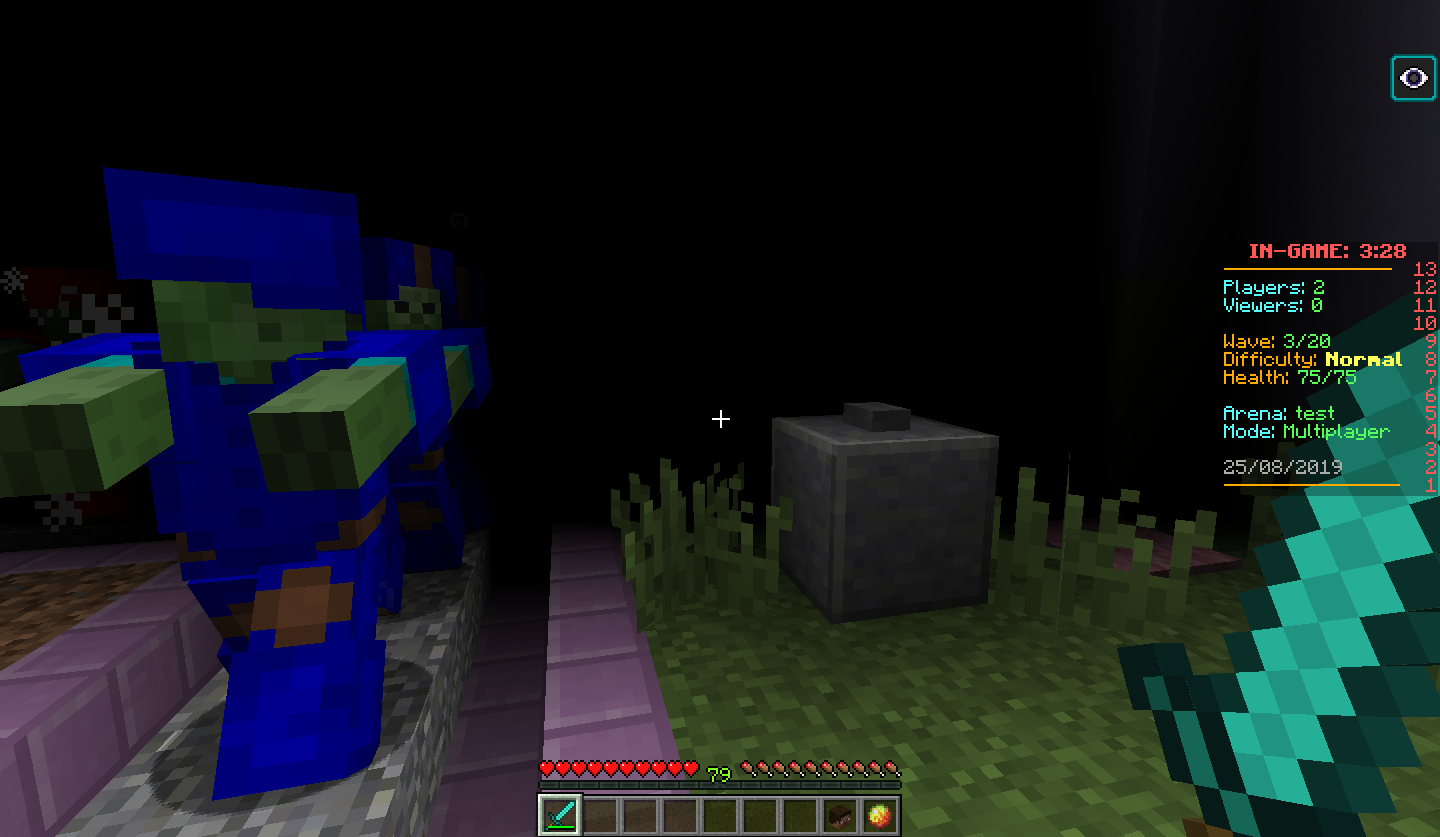Screen dimensions: 1440x837
Task: Toggle the eye overlay to hide spectator view
Action: click(1412, 77)
